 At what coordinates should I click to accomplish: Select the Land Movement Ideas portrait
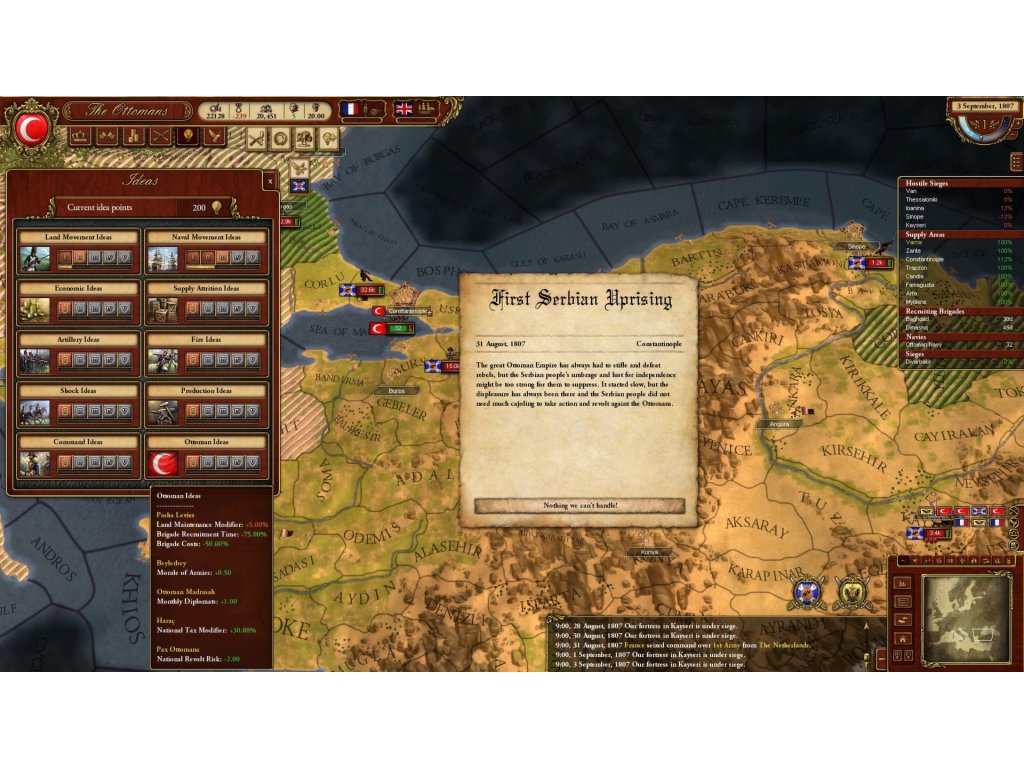coord(35,259)
